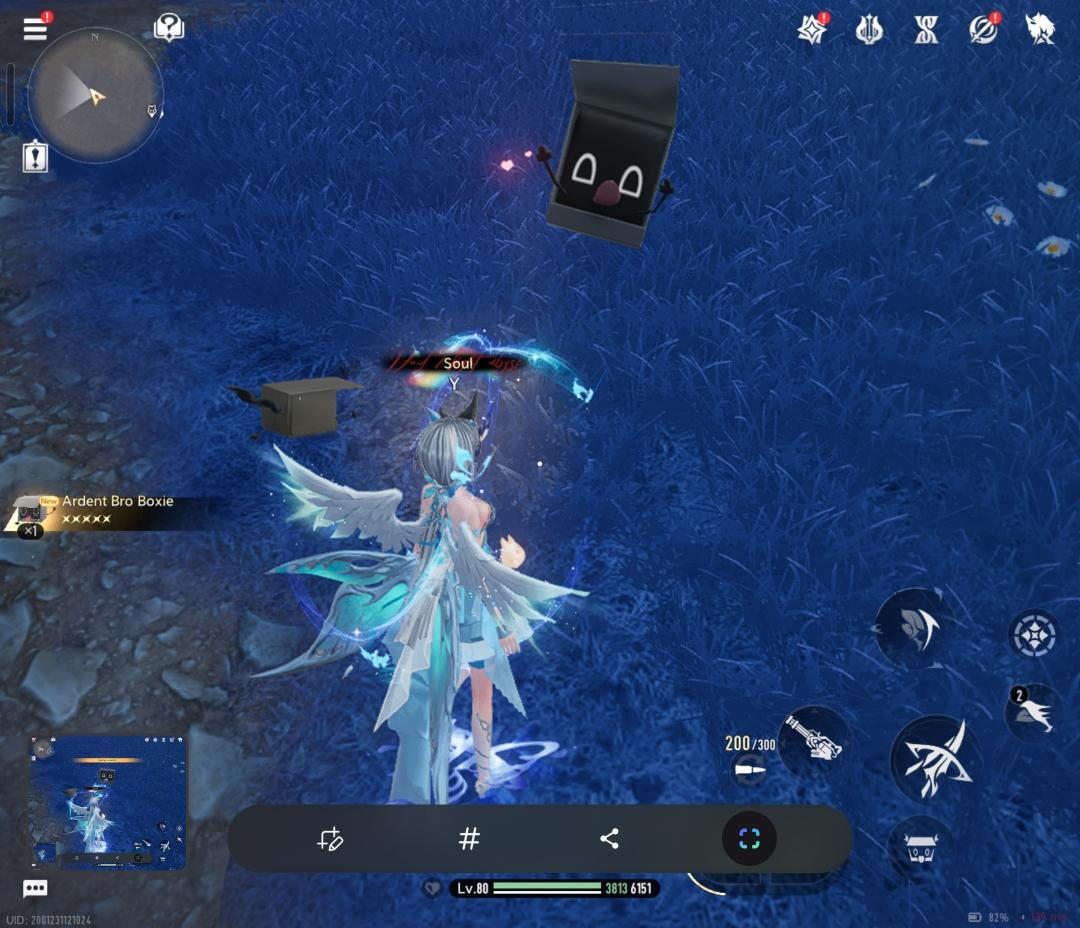Image resolution: width=1080 pixels, height=928 pixels.
Task: Open the question mark guide book
Action: [x=169, y=28]
